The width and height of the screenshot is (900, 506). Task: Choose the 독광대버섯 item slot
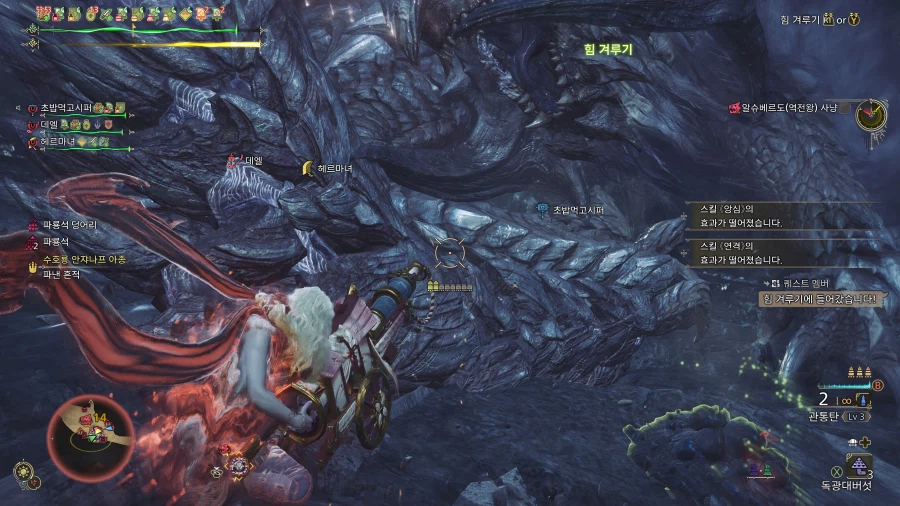click(858, 465)
